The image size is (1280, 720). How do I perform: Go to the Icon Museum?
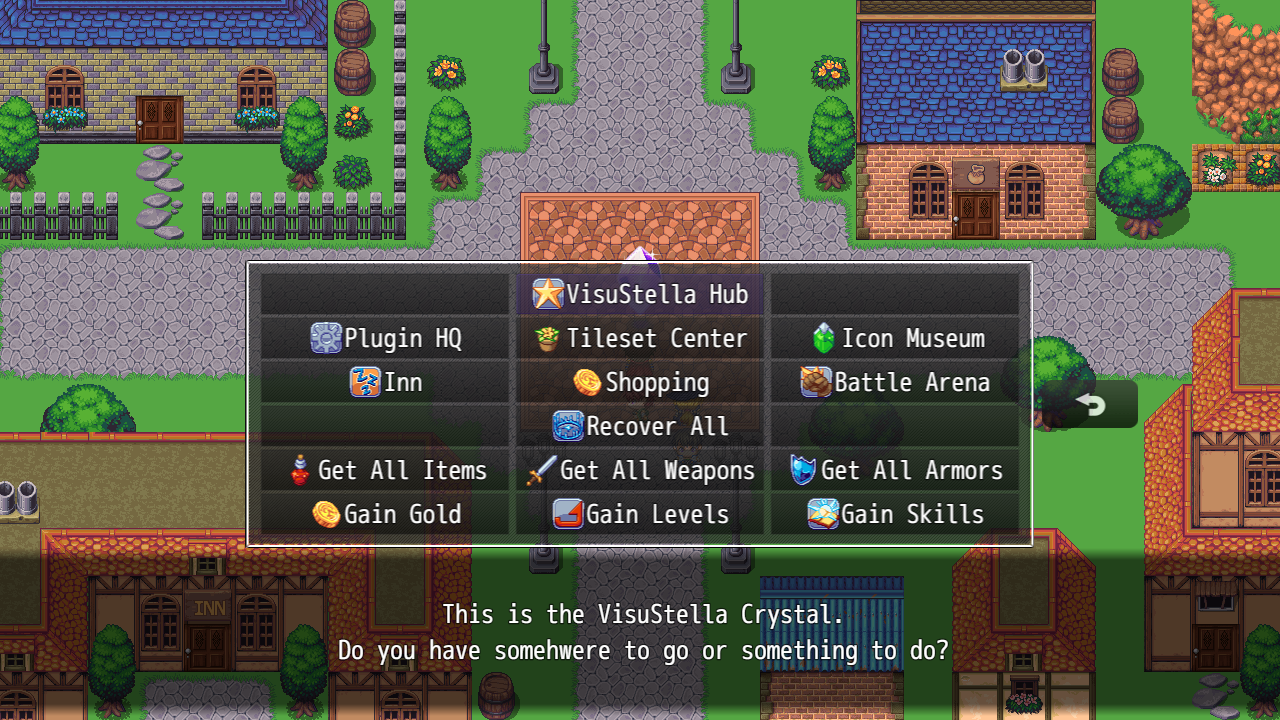point(896,338)
